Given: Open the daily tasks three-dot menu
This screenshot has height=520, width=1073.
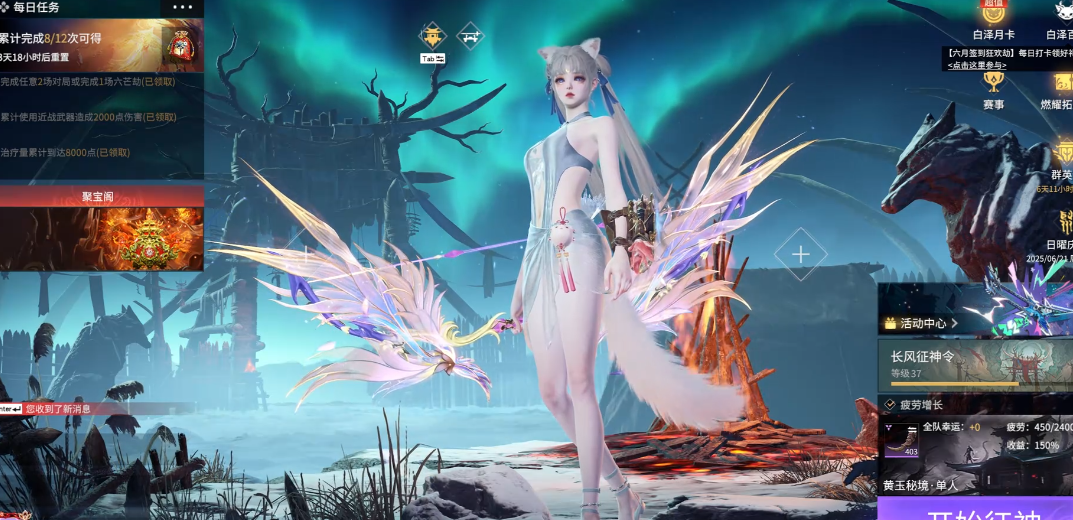Looking at the screenshot, I should coord(182,7).
